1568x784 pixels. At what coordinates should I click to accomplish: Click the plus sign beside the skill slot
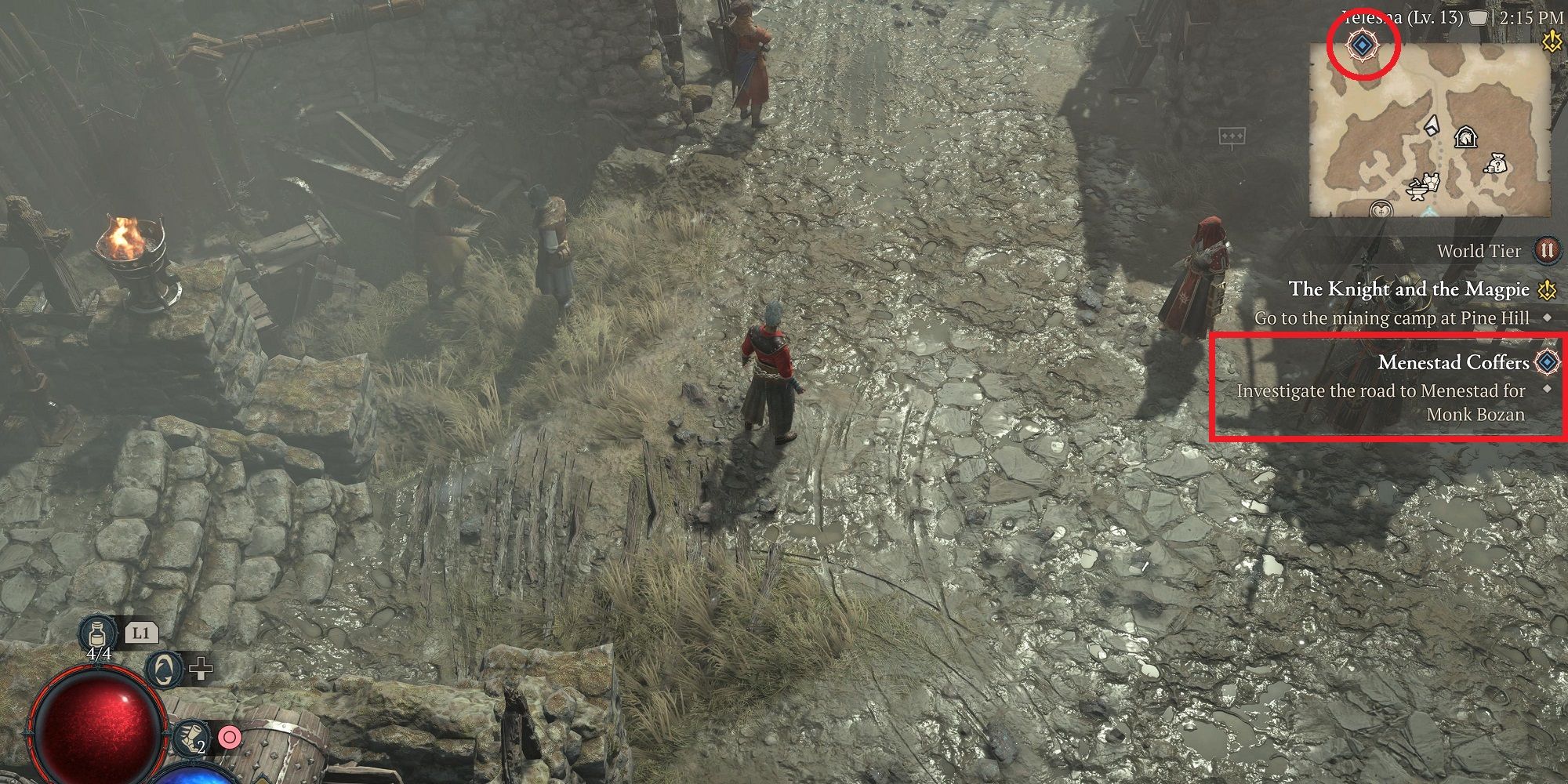(x=201, y=670)
